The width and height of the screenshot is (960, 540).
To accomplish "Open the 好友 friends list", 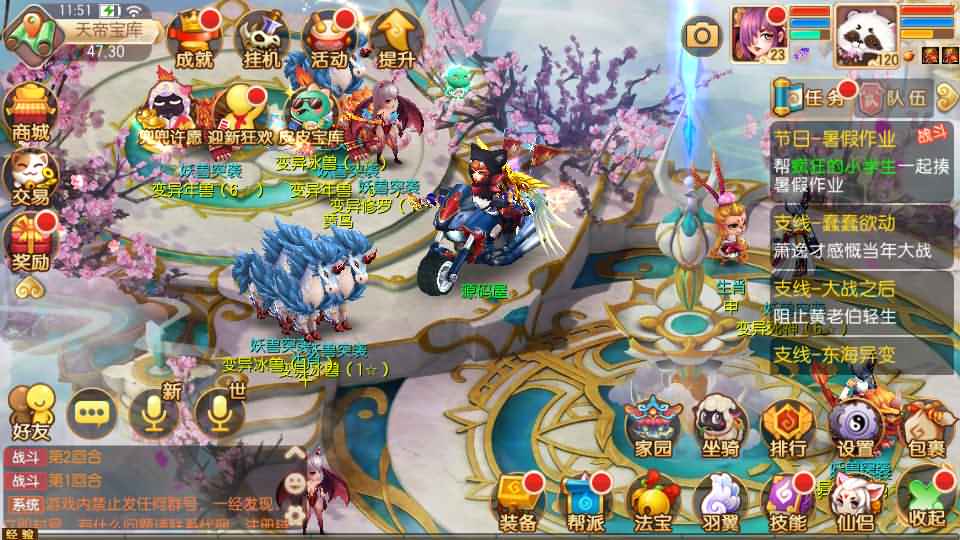I will [30, 413].
